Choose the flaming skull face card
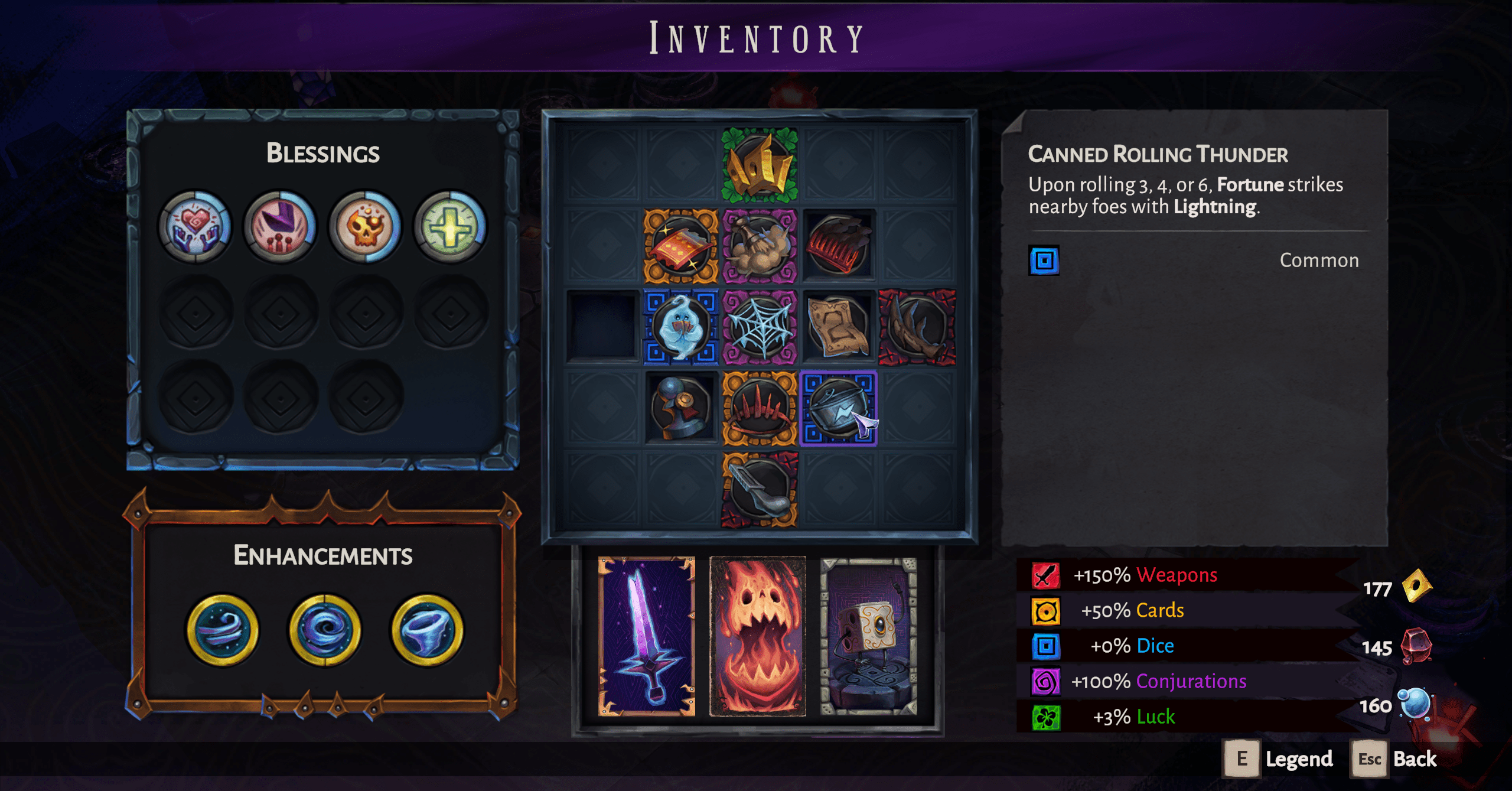Screen dimensions: 1512x791 pyautogui.click(x=758, y=636)
